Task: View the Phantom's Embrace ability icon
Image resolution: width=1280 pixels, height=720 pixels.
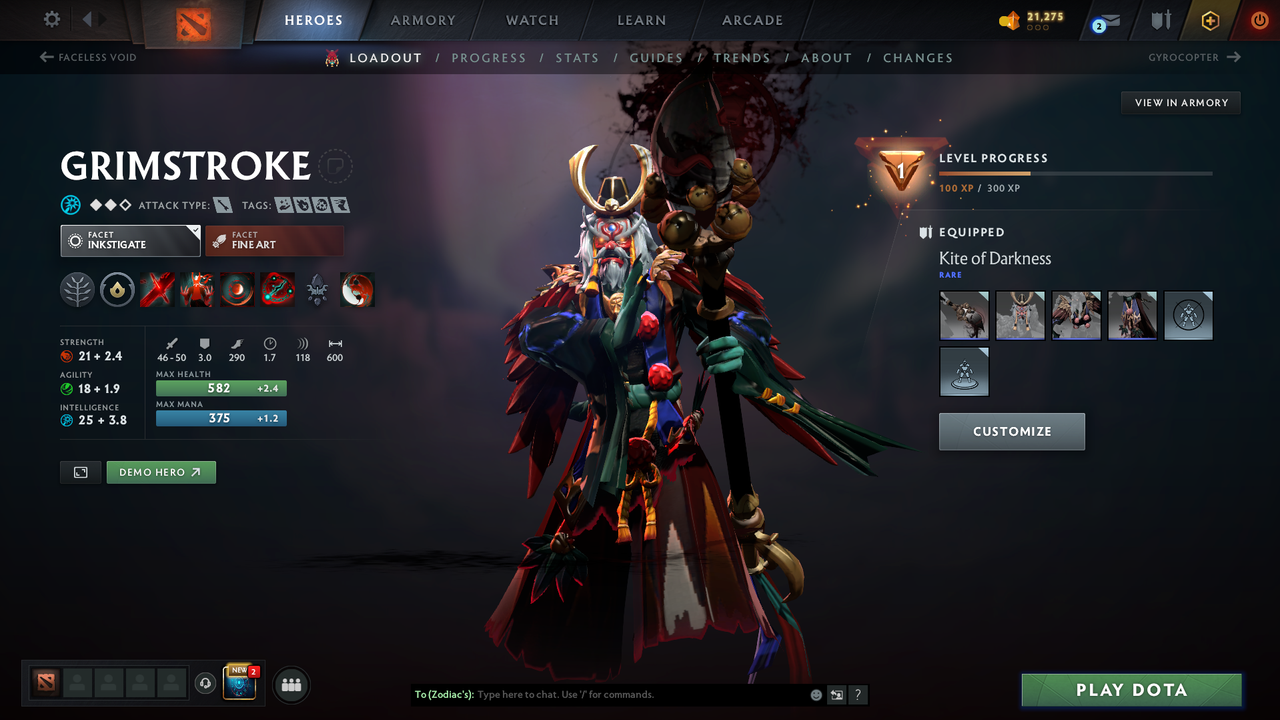Action: click(x=197, y=289)
